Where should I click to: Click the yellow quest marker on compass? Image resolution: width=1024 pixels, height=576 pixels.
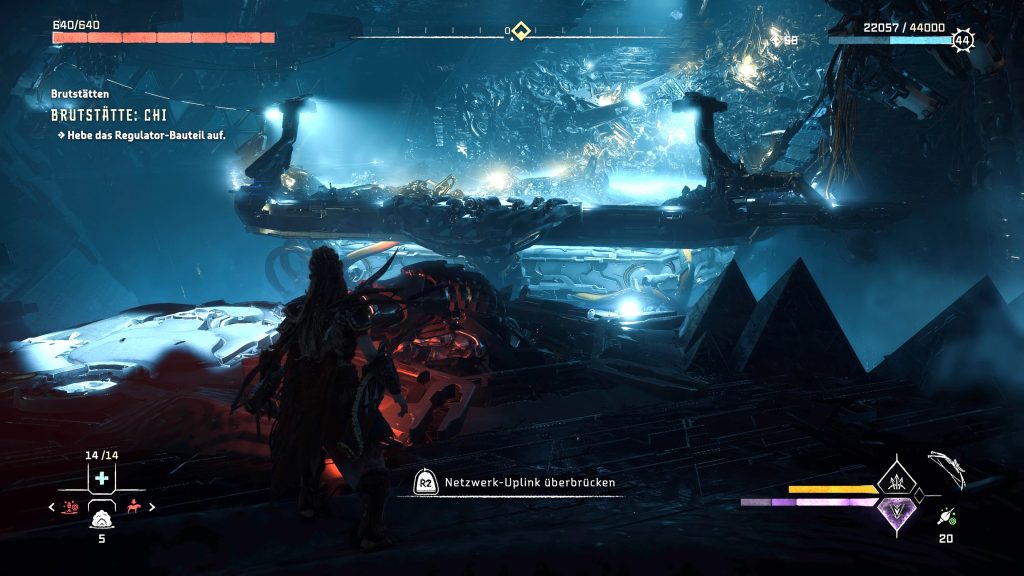[x=520, y=31]
